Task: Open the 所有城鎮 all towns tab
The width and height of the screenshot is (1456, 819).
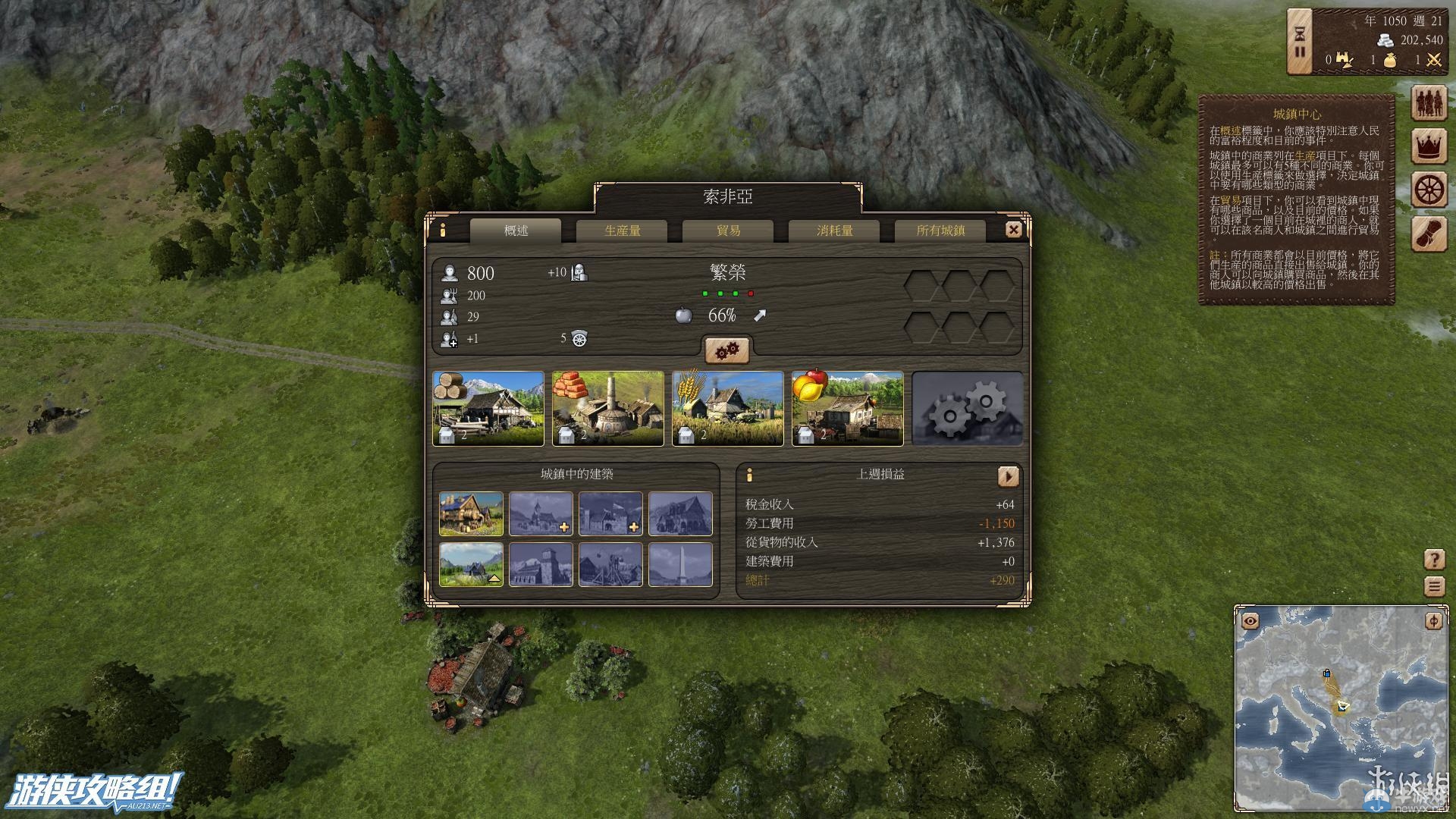Action: click(940, 231)
